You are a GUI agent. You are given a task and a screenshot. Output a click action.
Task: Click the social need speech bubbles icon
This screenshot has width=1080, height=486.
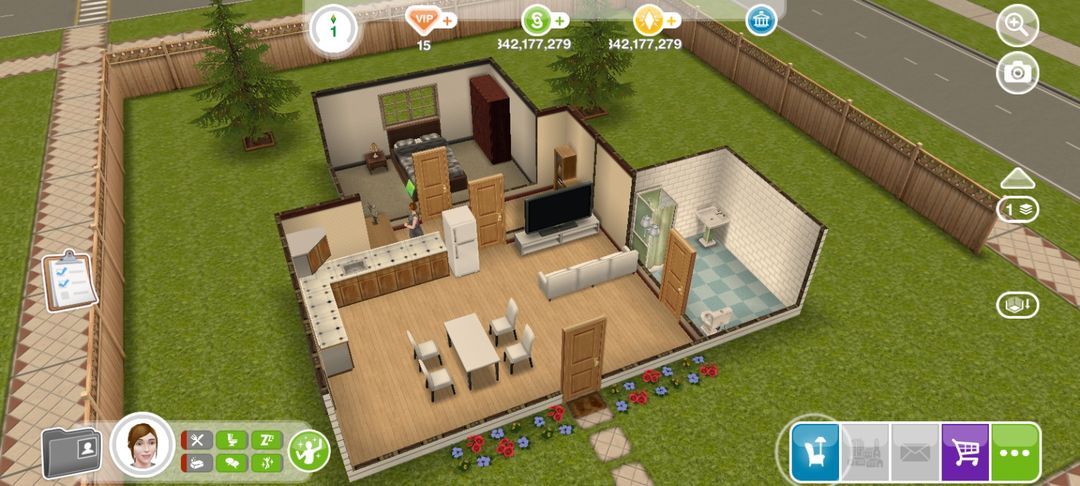tap(233, 463)
